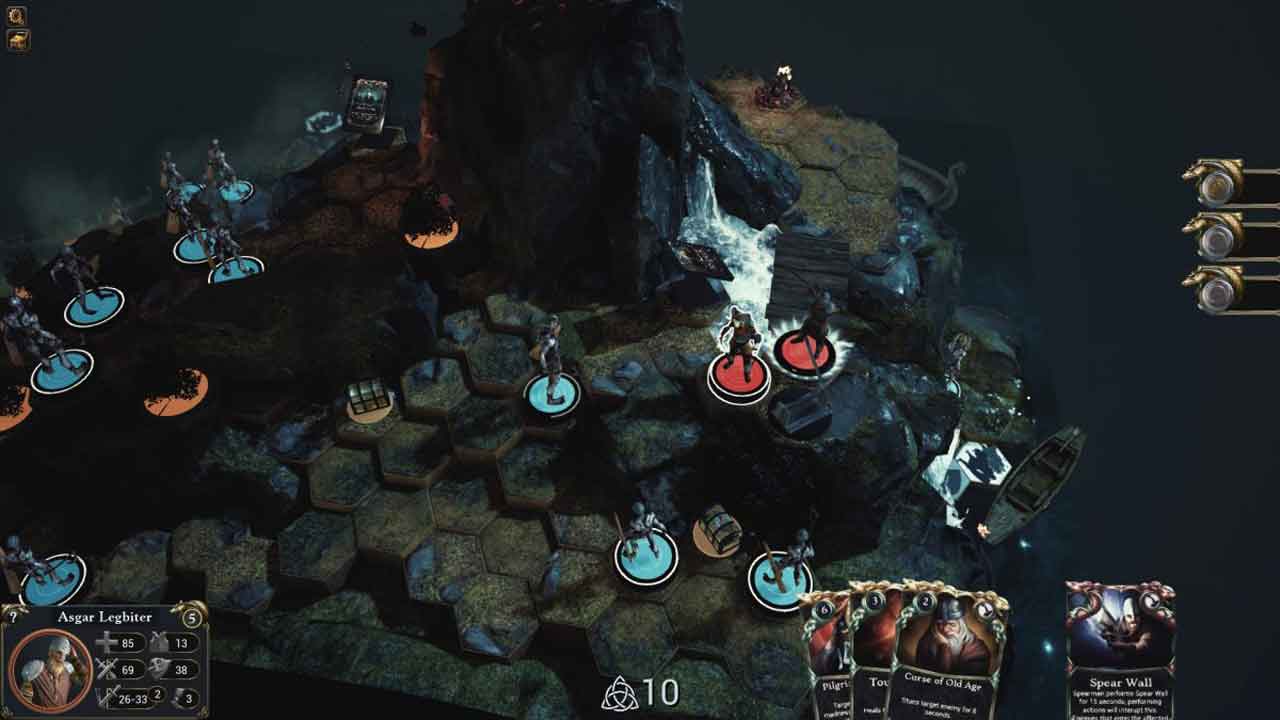This screenshot has height=720, width=1280.
Task: Choose the Spear Wall card
Action: [x=1120, y=650]
